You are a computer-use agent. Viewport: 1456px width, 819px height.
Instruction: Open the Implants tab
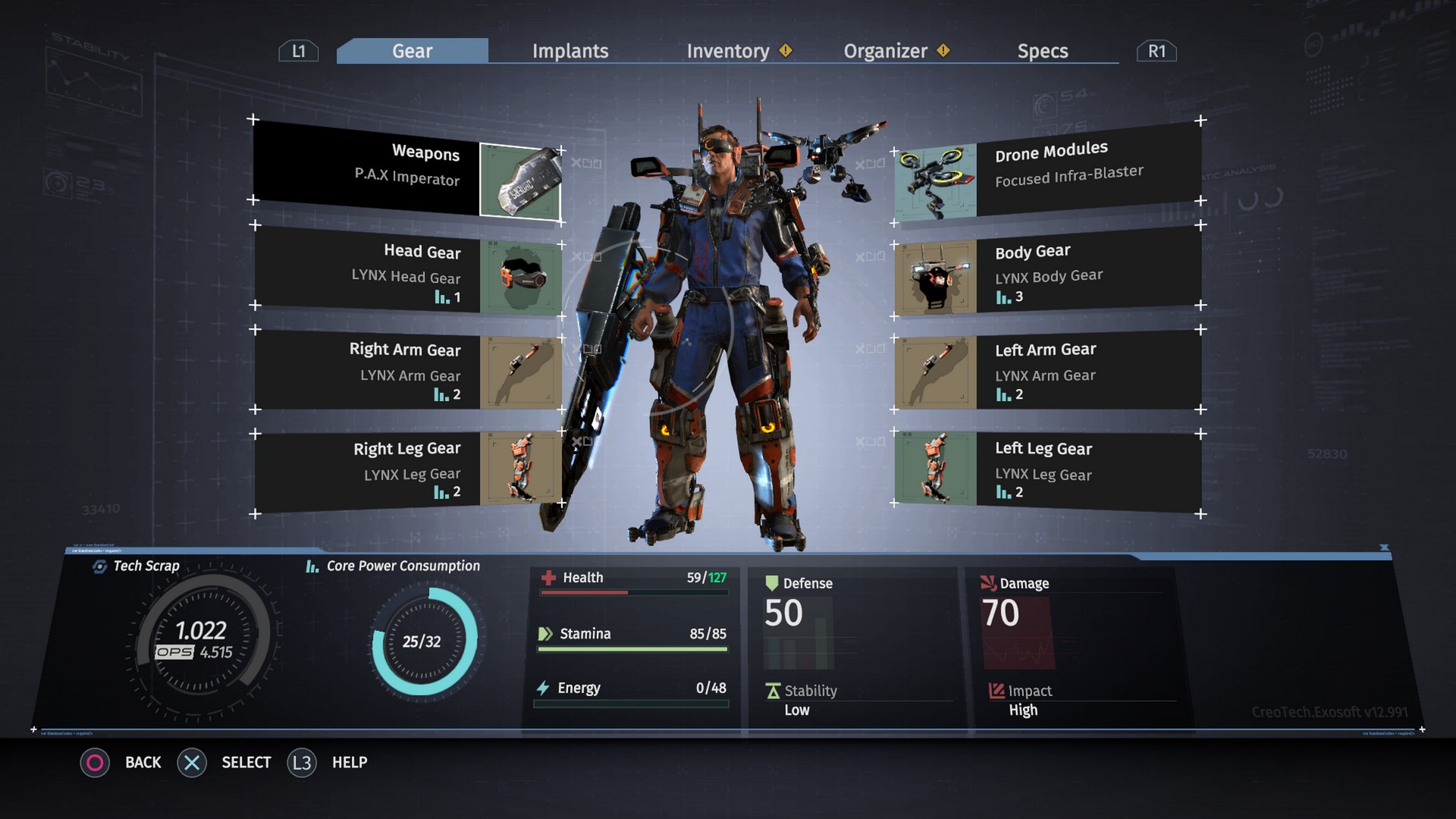pyautogui.click(x=570, y=51)
